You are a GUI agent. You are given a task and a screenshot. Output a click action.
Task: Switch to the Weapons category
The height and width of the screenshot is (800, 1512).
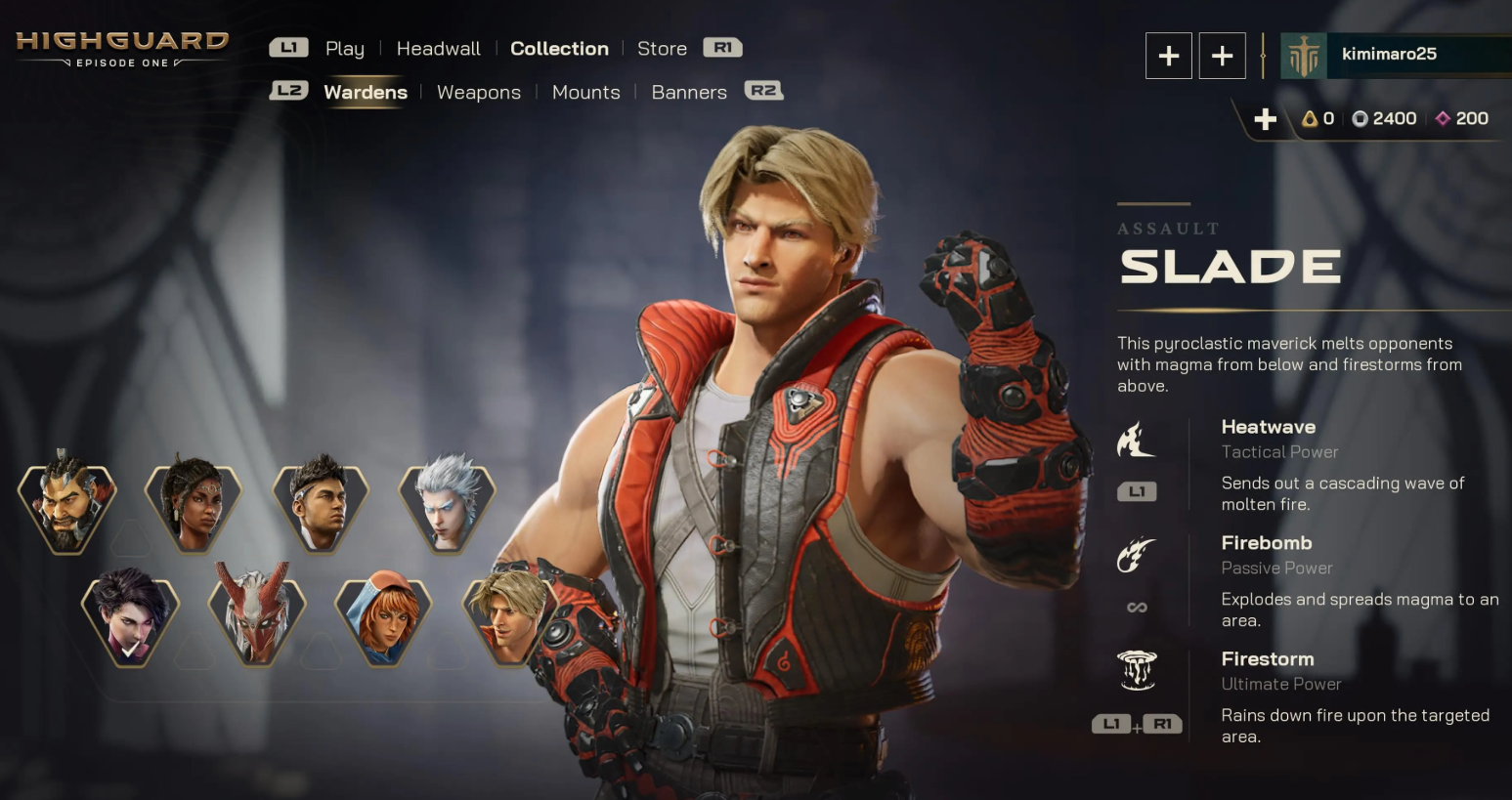(479, 93)
